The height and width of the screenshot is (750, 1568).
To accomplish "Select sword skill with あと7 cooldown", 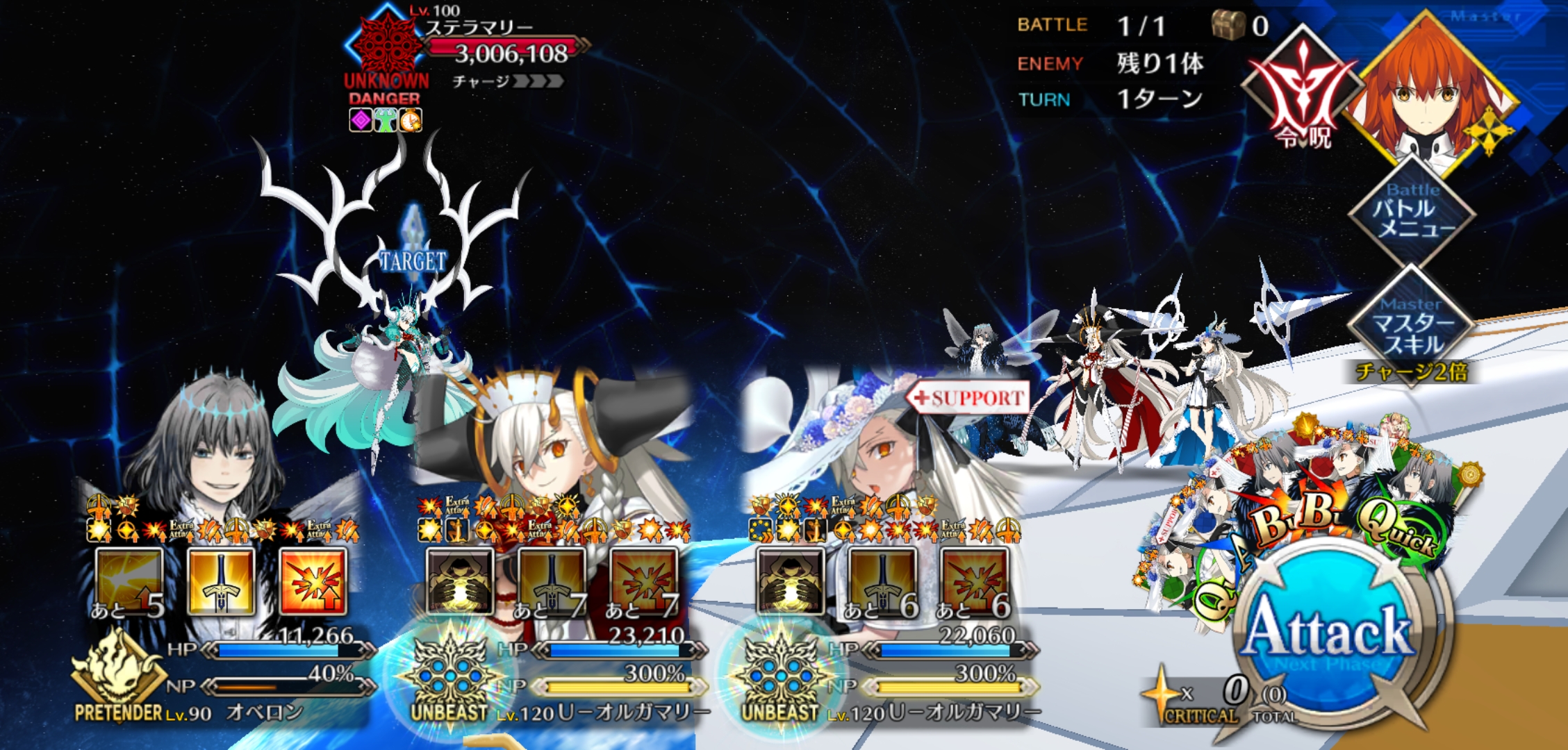I will (x=552, y=582).
